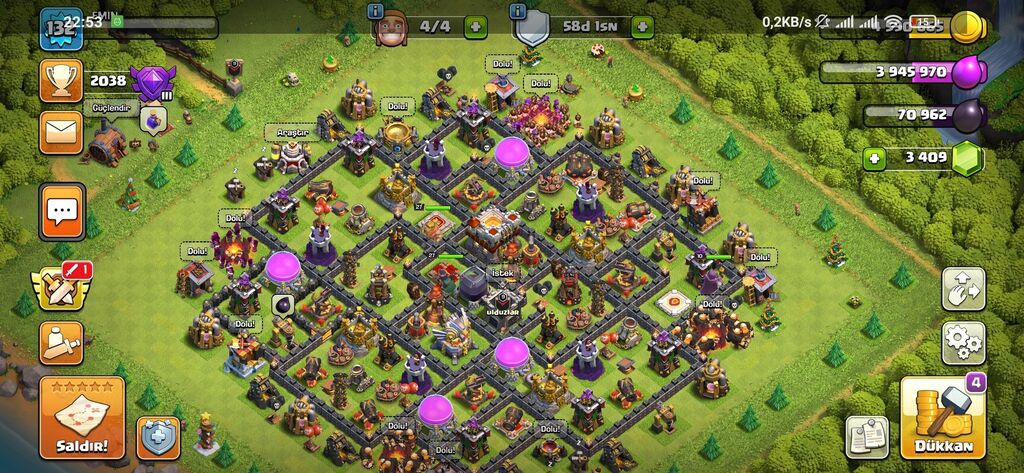Open the settings gear menu
Screen dimensions: 1024x473
[x=963, y=343]
